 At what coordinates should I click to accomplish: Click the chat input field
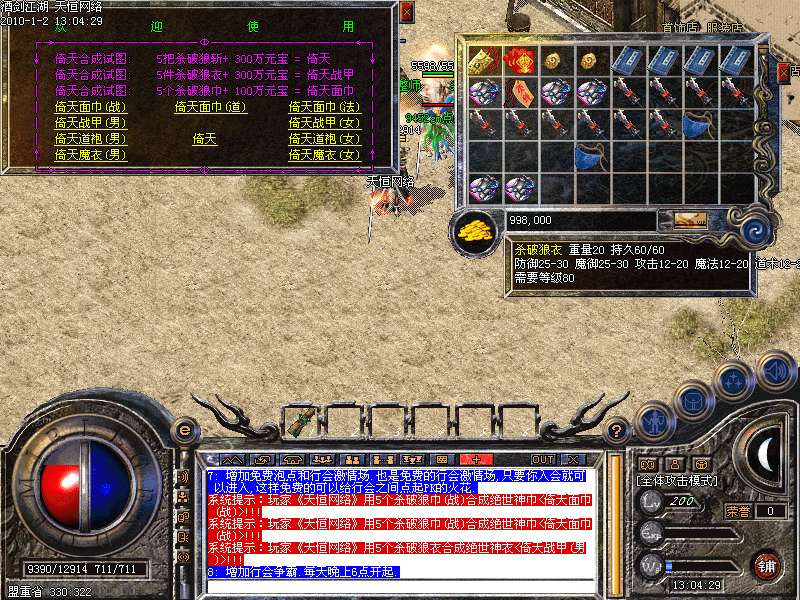[400, 586]
